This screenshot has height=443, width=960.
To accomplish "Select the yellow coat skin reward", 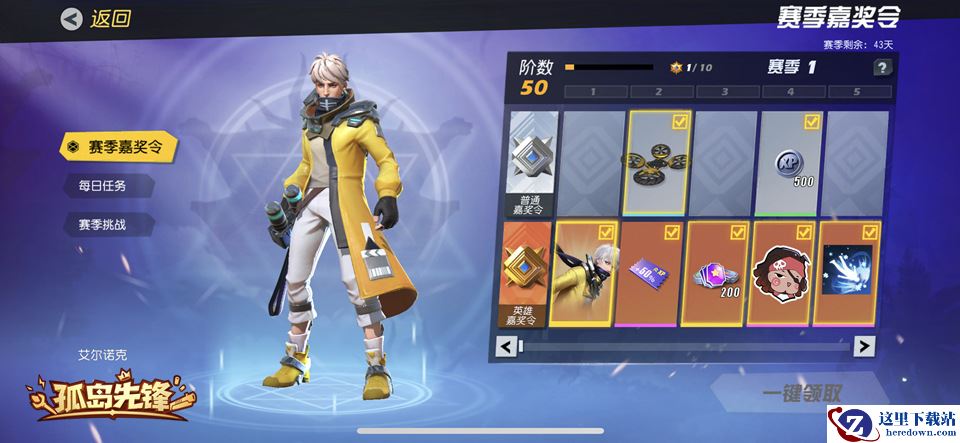I will 585,274.
